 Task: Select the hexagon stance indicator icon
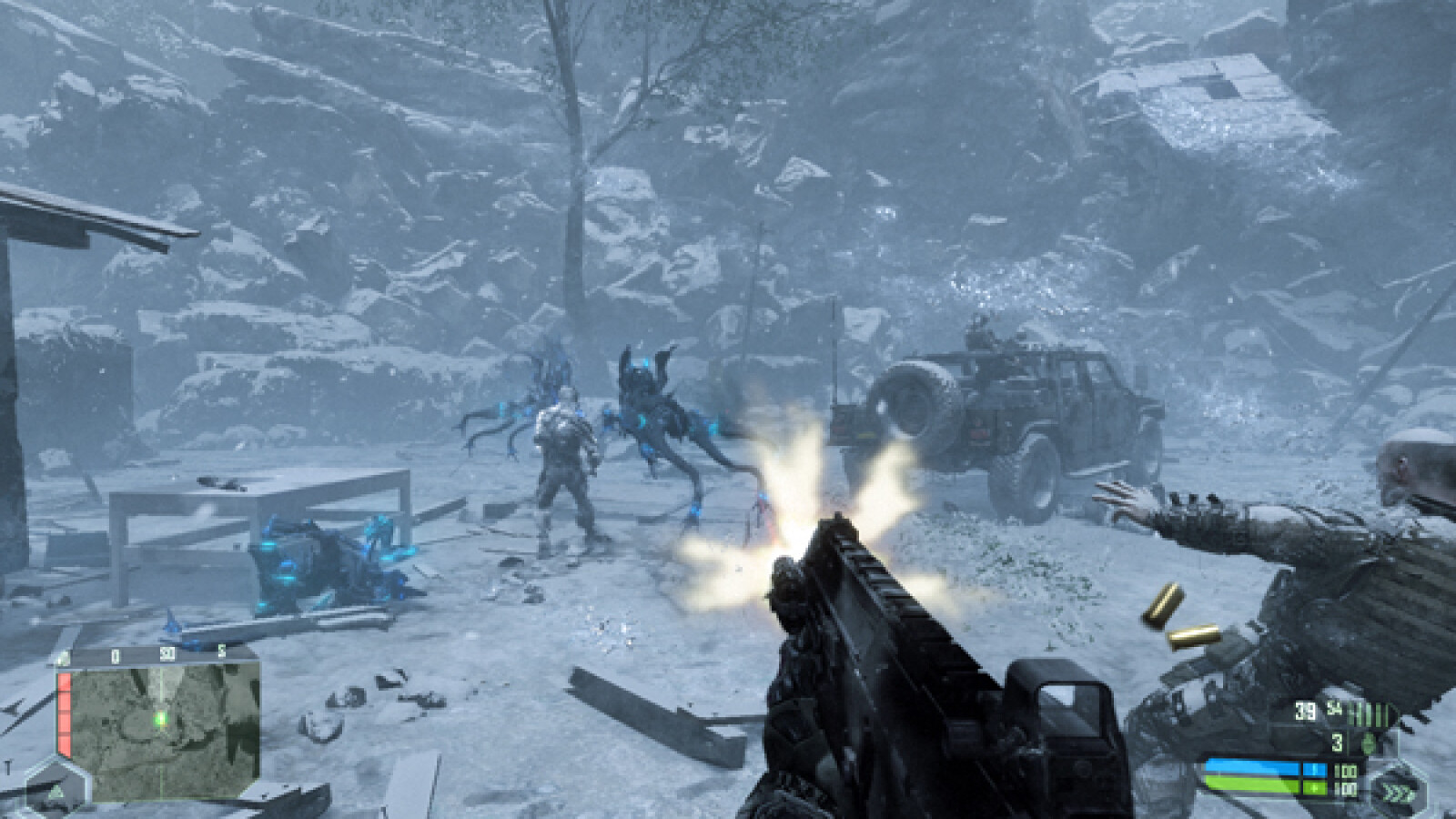coord(55,789)
